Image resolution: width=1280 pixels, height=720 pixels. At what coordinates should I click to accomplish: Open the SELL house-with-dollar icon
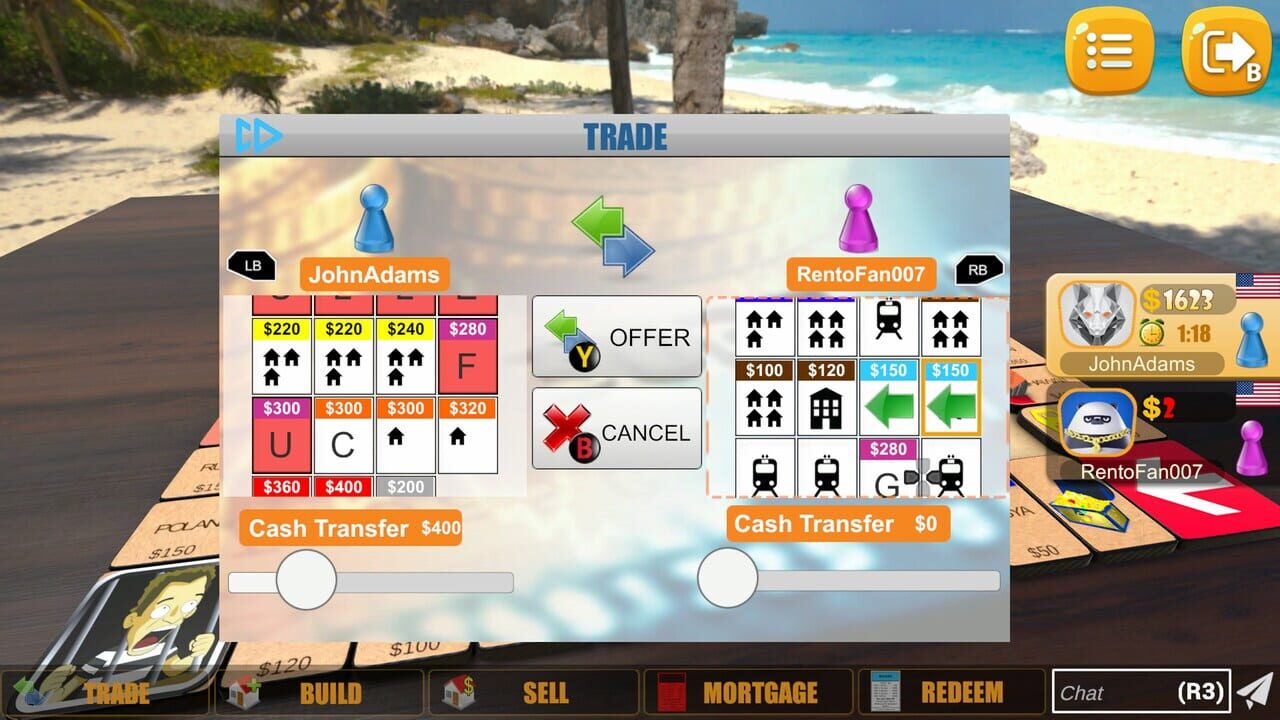460,691
